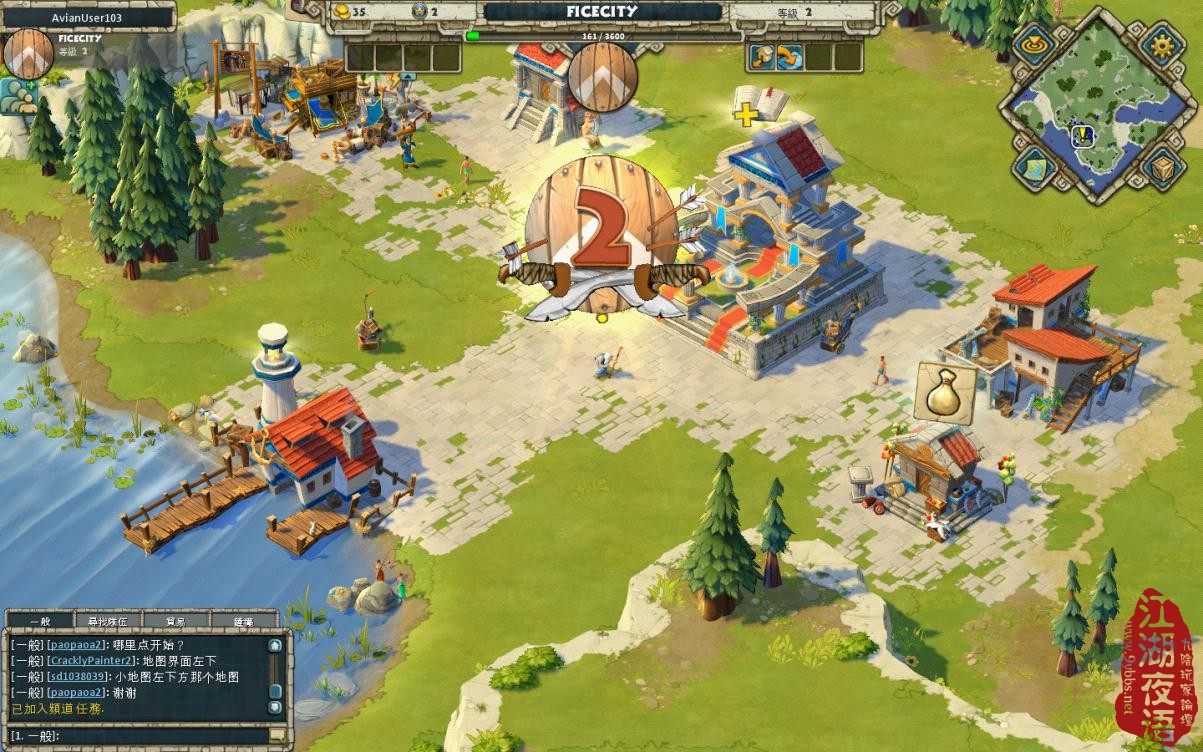Click the AvianUser103 shield portrait
The image size is (1203, 752).
click(29, 54)
